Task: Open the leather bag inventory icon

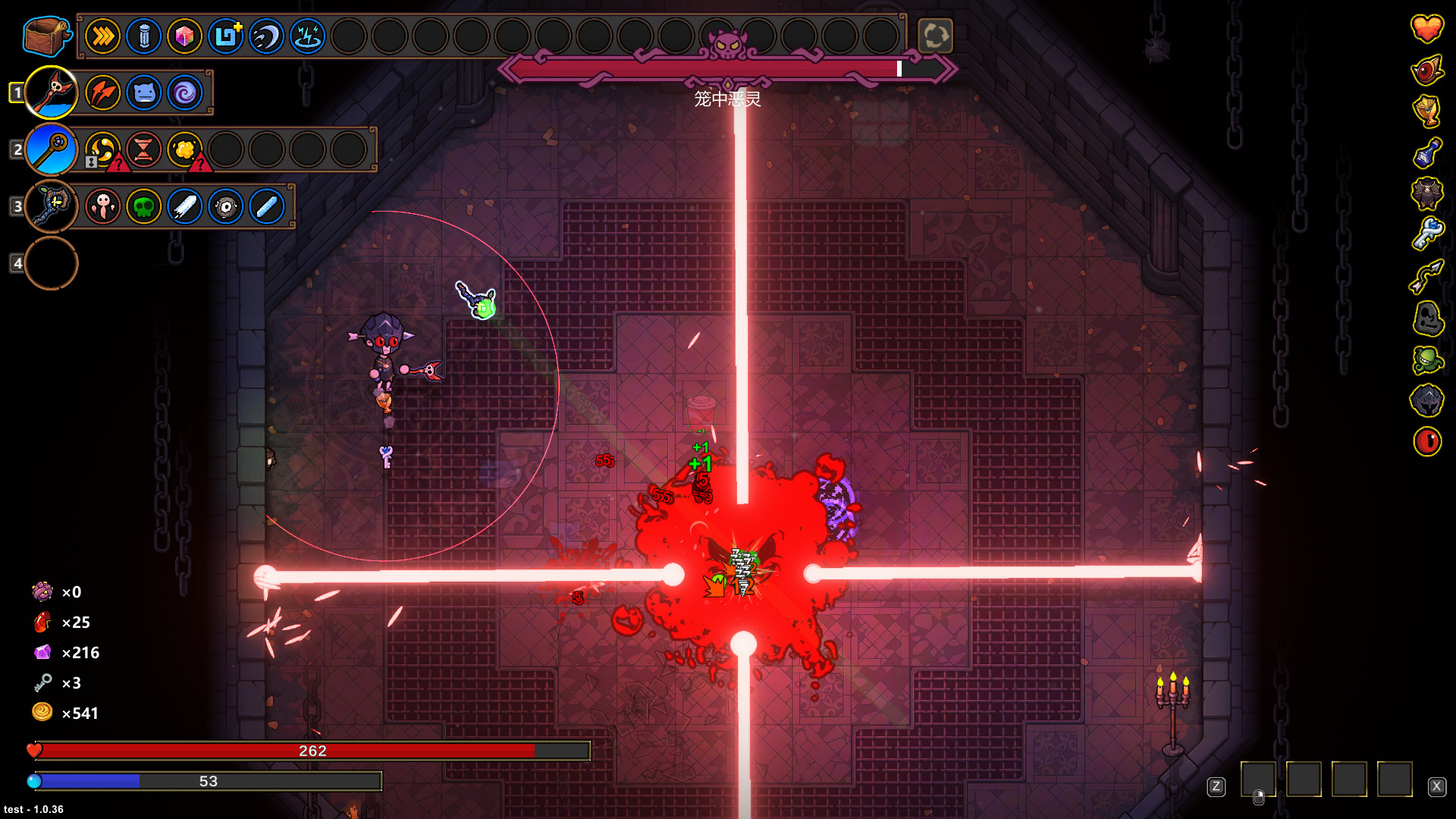Action: coord(46,35)
